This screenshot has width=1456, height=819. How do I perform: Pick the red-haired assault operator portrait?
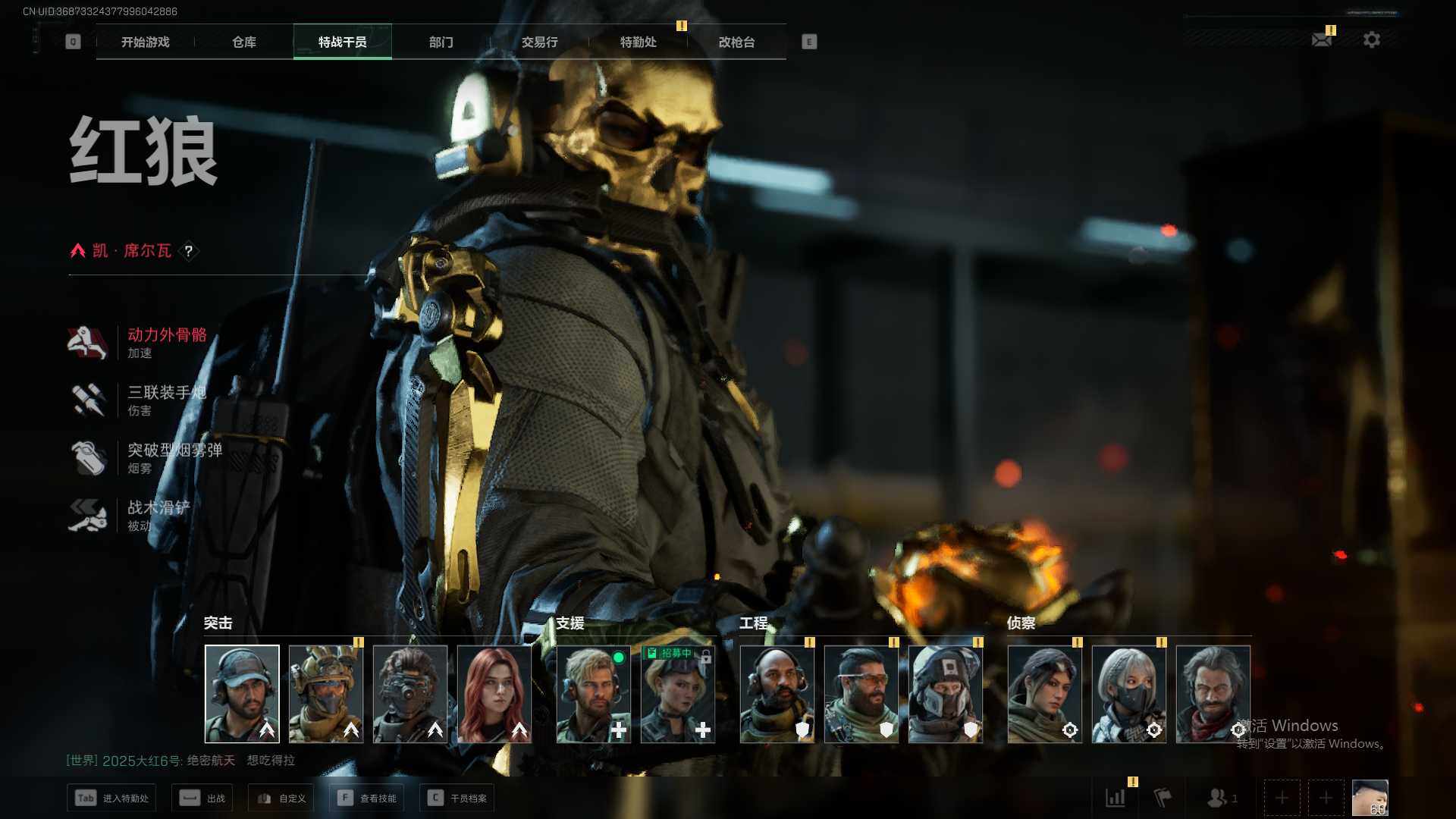(494, 694)
